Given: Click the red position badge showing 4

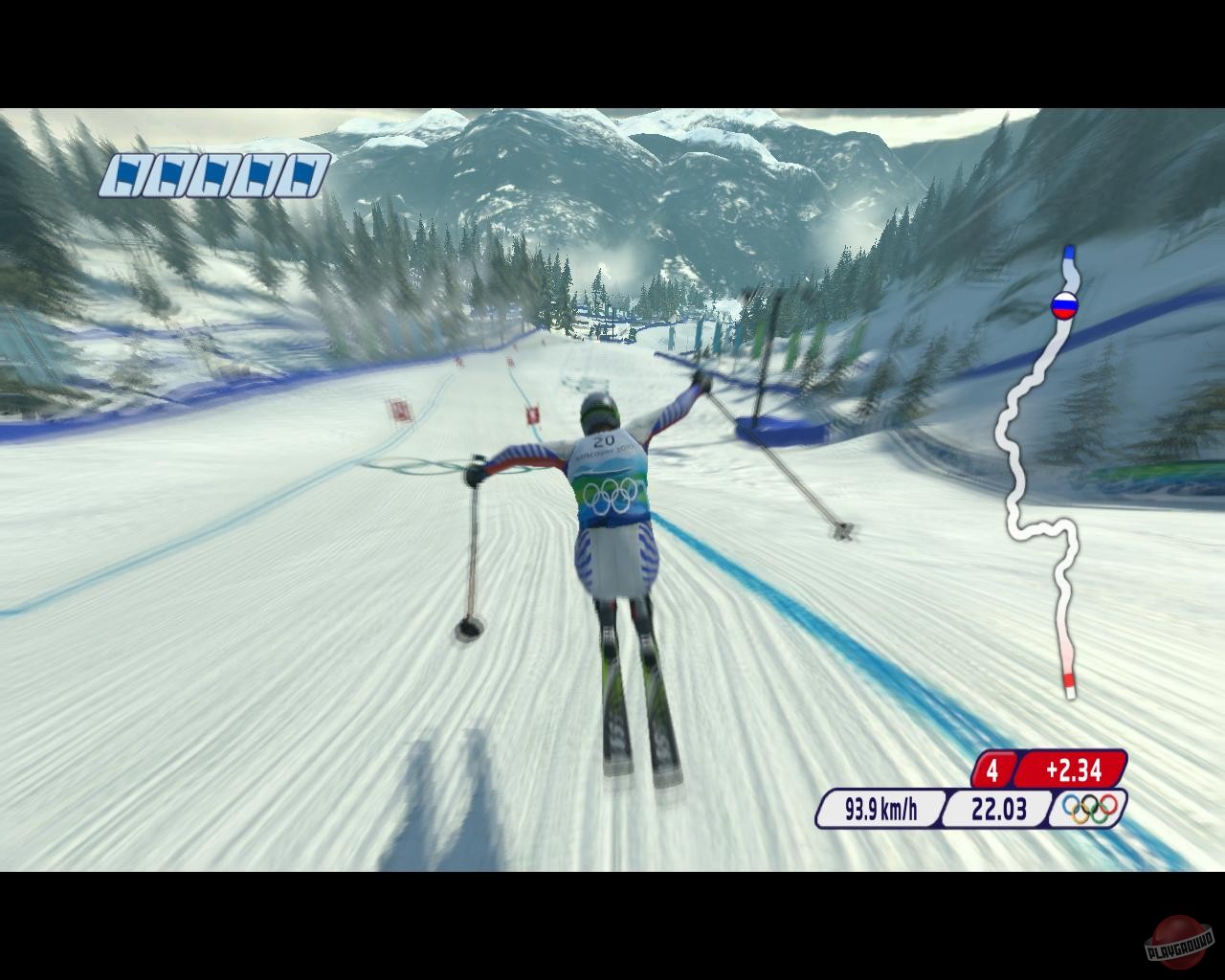Looking at the screenshot, I should click(x=991, y=768).
